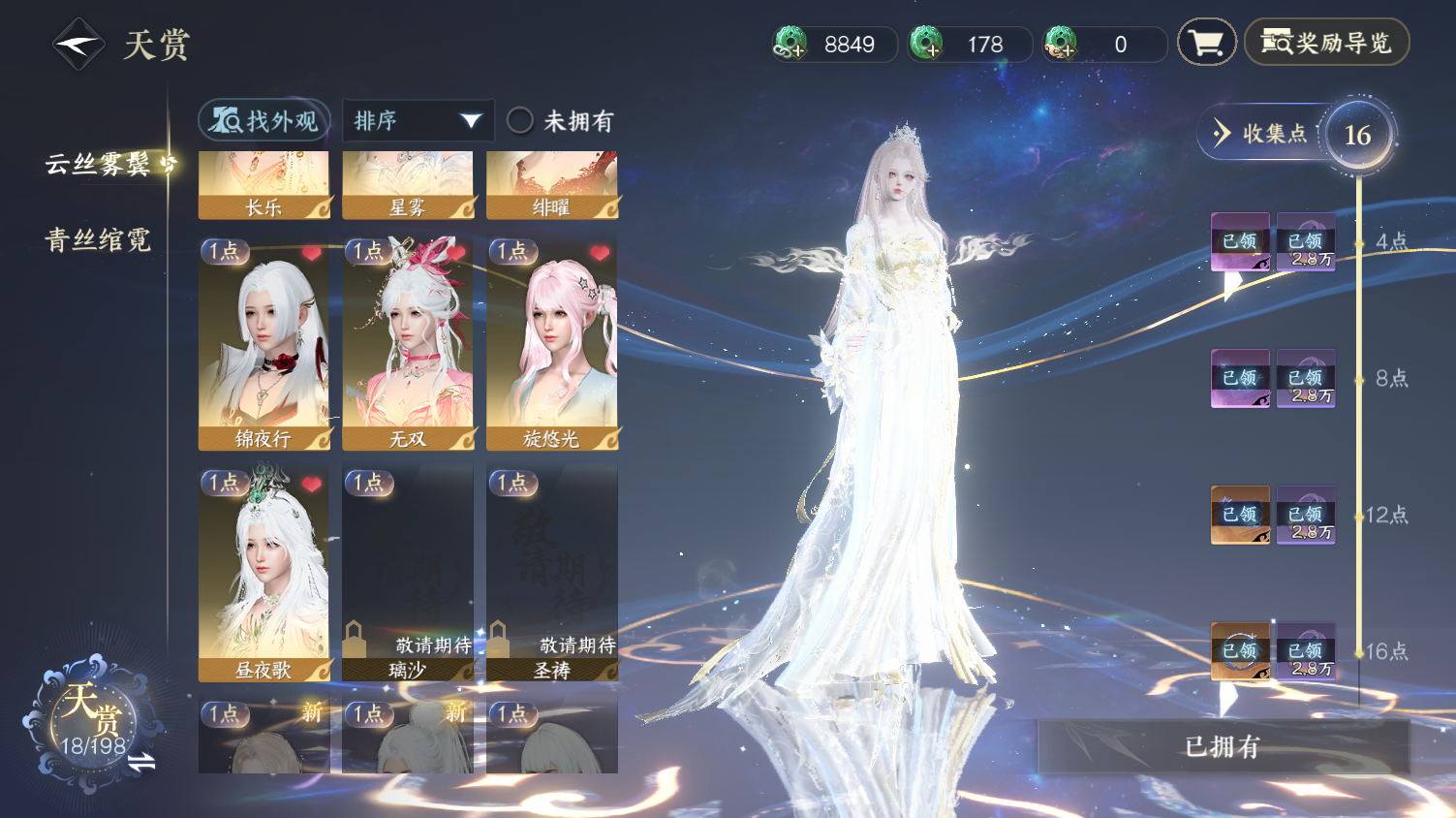The image size is (1456, 818).
Task: Click the locked 璃沙 card
Action: tap(408, 575)
